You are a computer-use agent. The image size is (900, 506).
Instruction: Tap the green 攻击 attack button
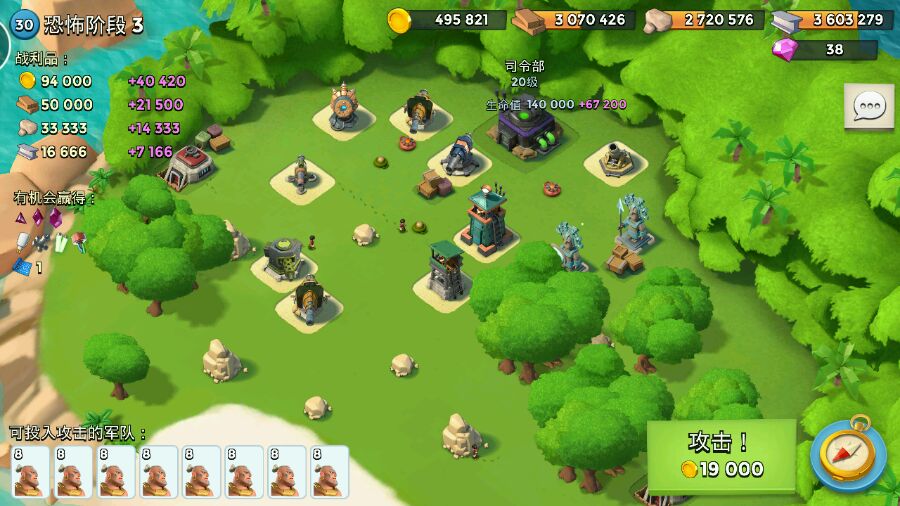[721, 455]
